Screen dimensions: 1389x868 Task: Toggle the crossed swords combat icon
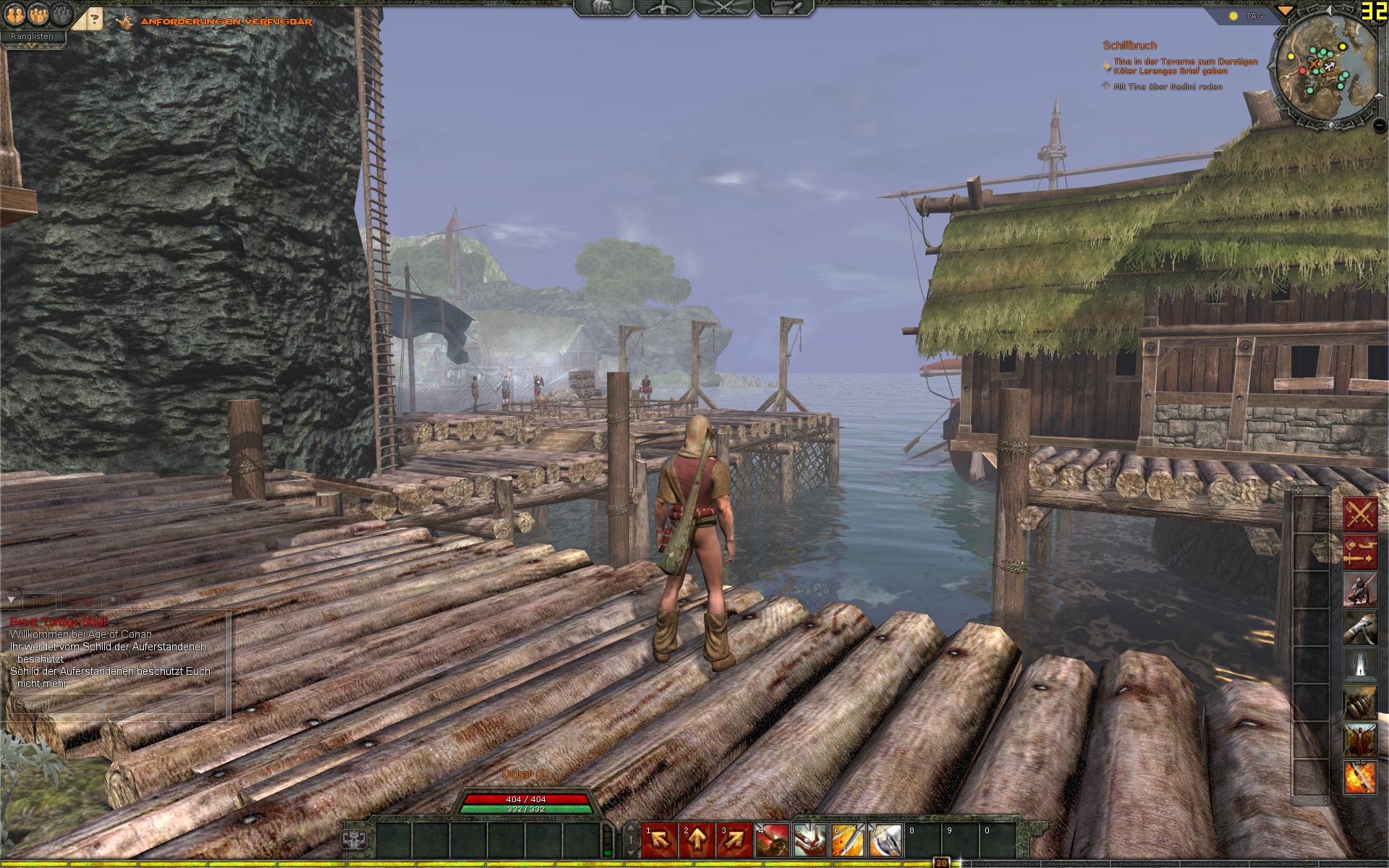coord(1359,514)
